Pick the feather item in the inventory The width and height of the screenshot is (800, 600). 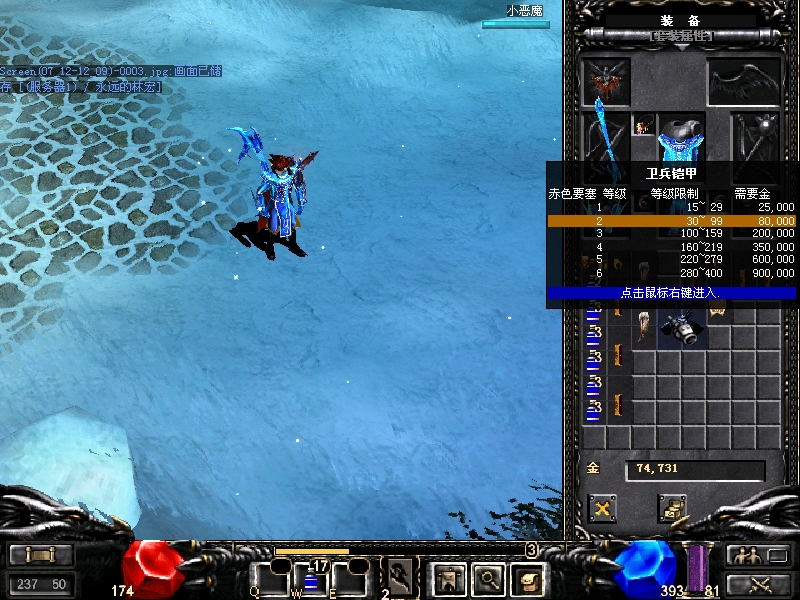645,325
